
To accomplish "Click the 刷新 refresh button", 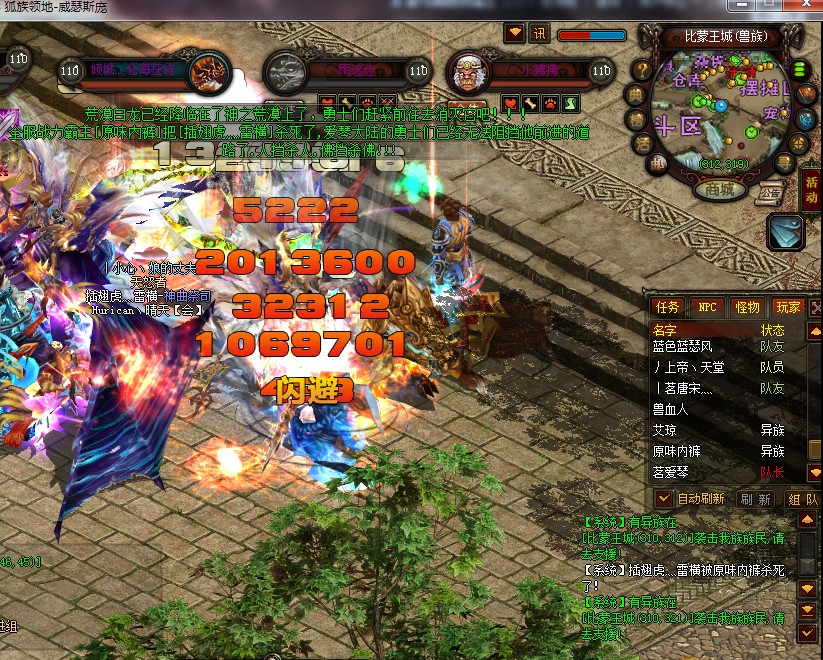I will point(755,498).
